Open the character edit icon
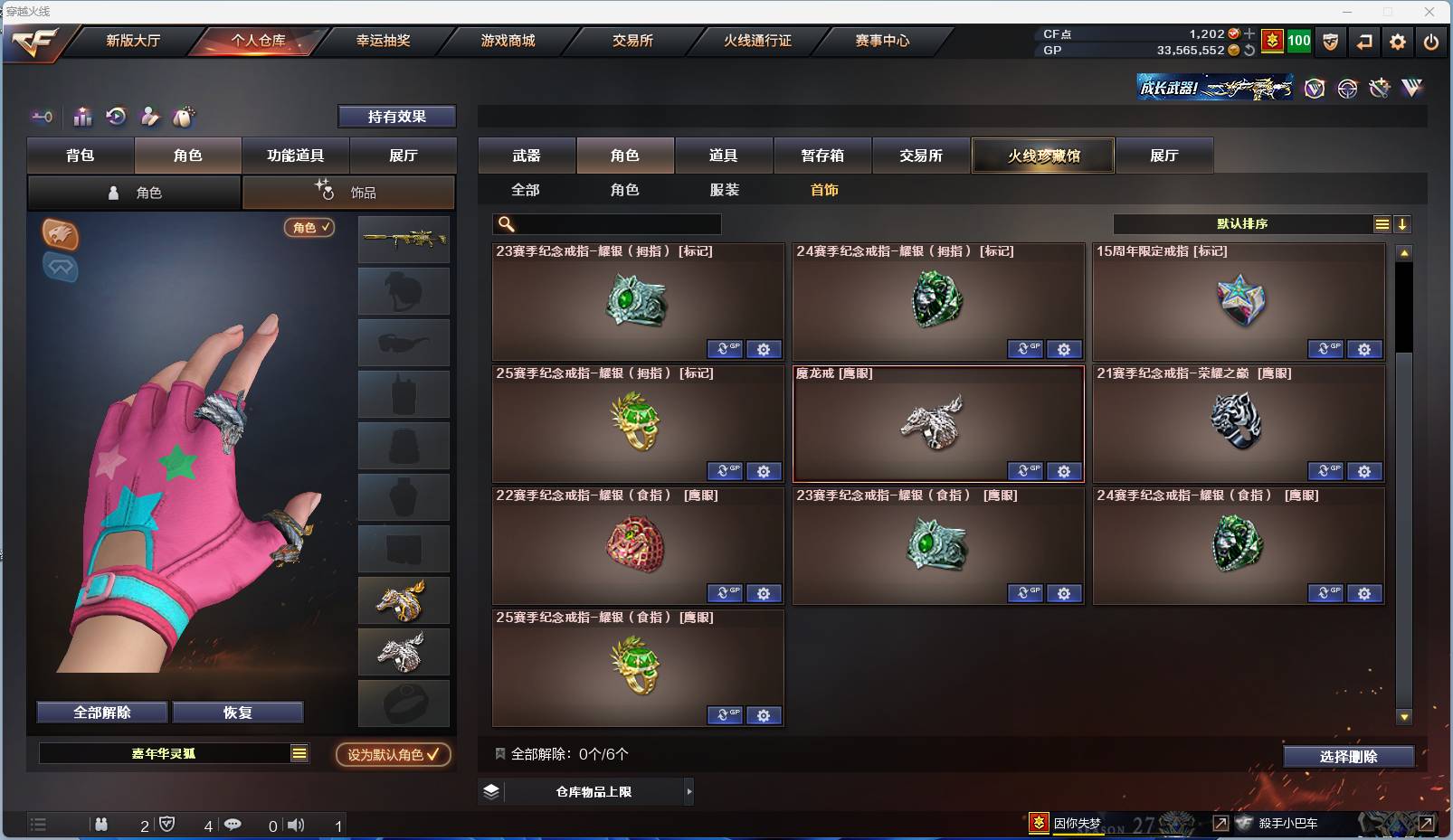The height and width of the screenshot is (840, 1453). 150,116
